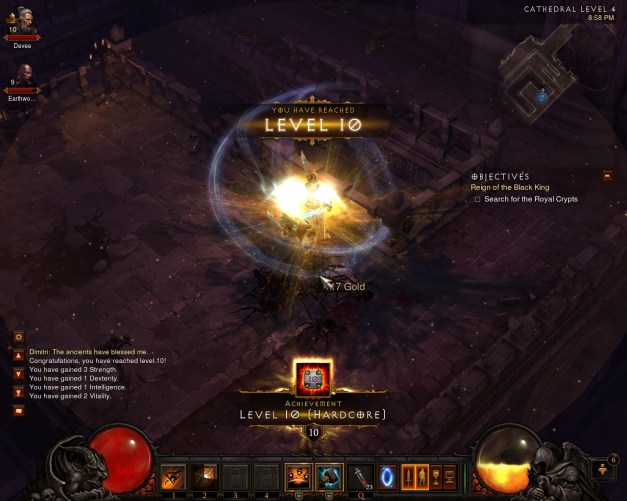This screenshot has width=627, height=501.
Task: Open the skills menu sword icon
Action: point(408,477)
